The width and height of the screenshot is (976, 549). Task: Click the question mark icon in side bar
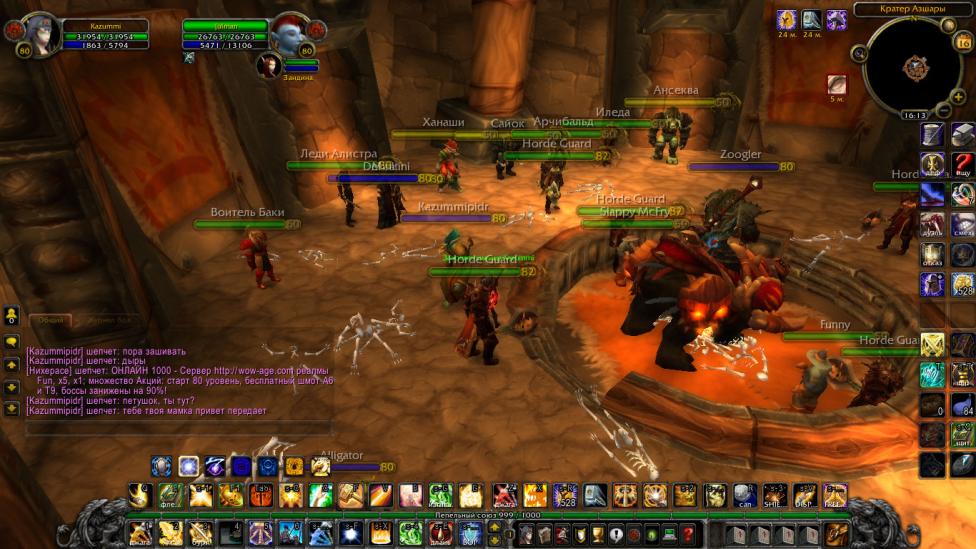(962, 164)
